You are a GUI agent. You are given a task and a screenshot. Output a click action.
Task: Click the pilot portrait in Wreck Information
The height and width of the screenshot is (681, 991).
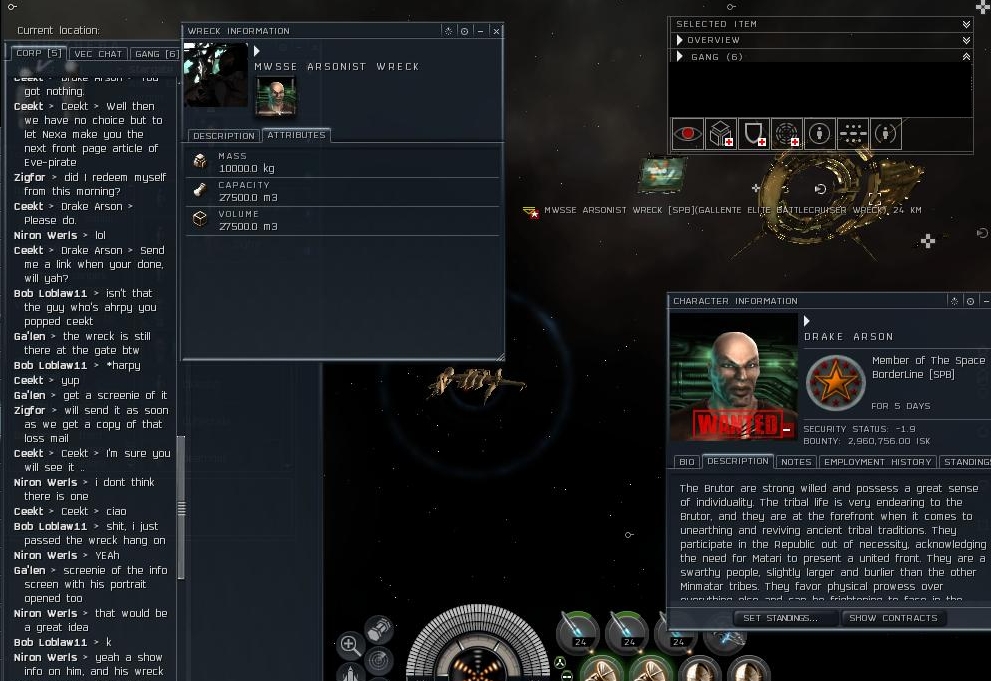(x=276, y=97)
